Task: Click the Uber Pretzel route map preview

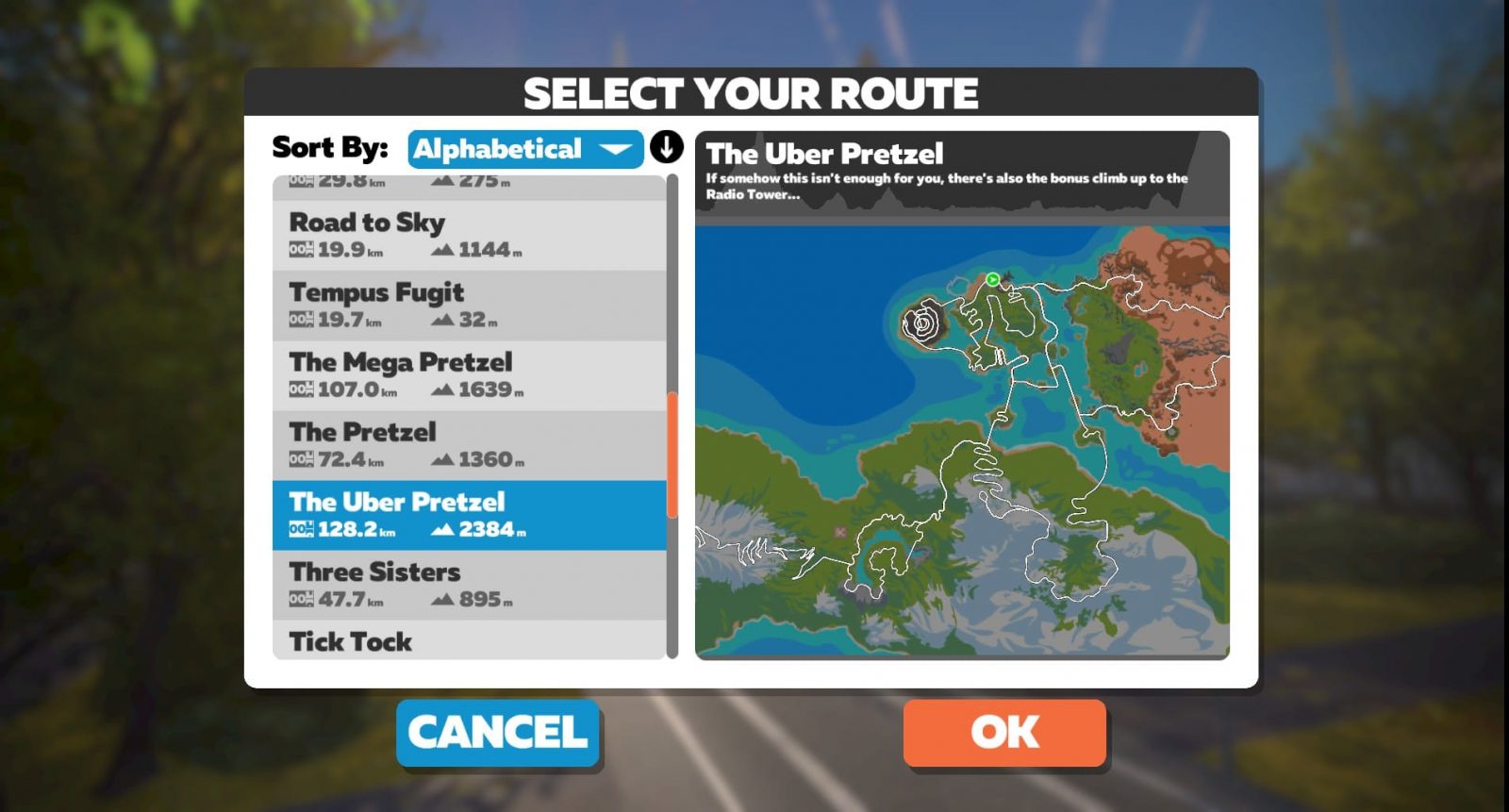Action: pyautogui.click(x=962, y=440)
